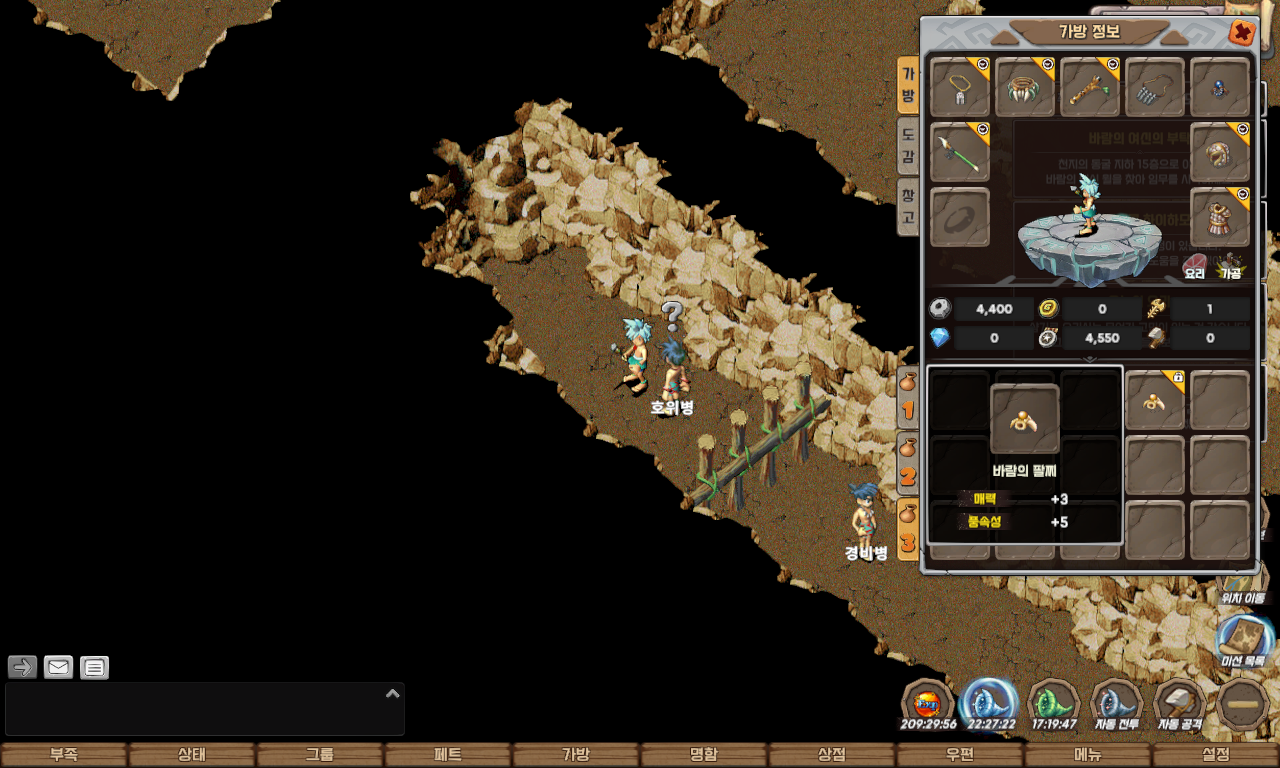Toggle 자동 공격 auto attack

[x=1180, y=705]
